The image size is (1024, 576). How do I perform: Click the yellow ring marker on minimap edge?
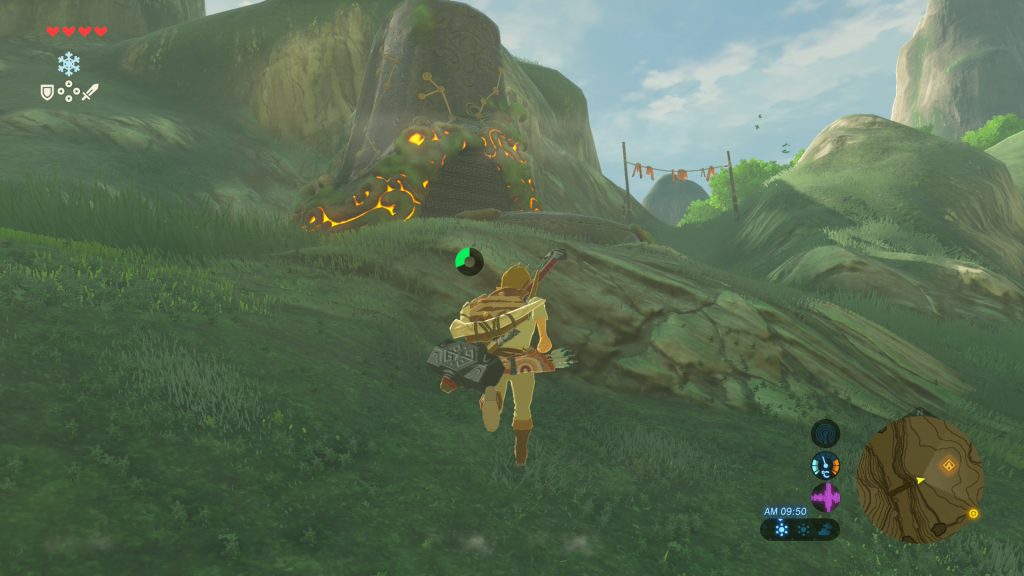[x=973, y=514]
